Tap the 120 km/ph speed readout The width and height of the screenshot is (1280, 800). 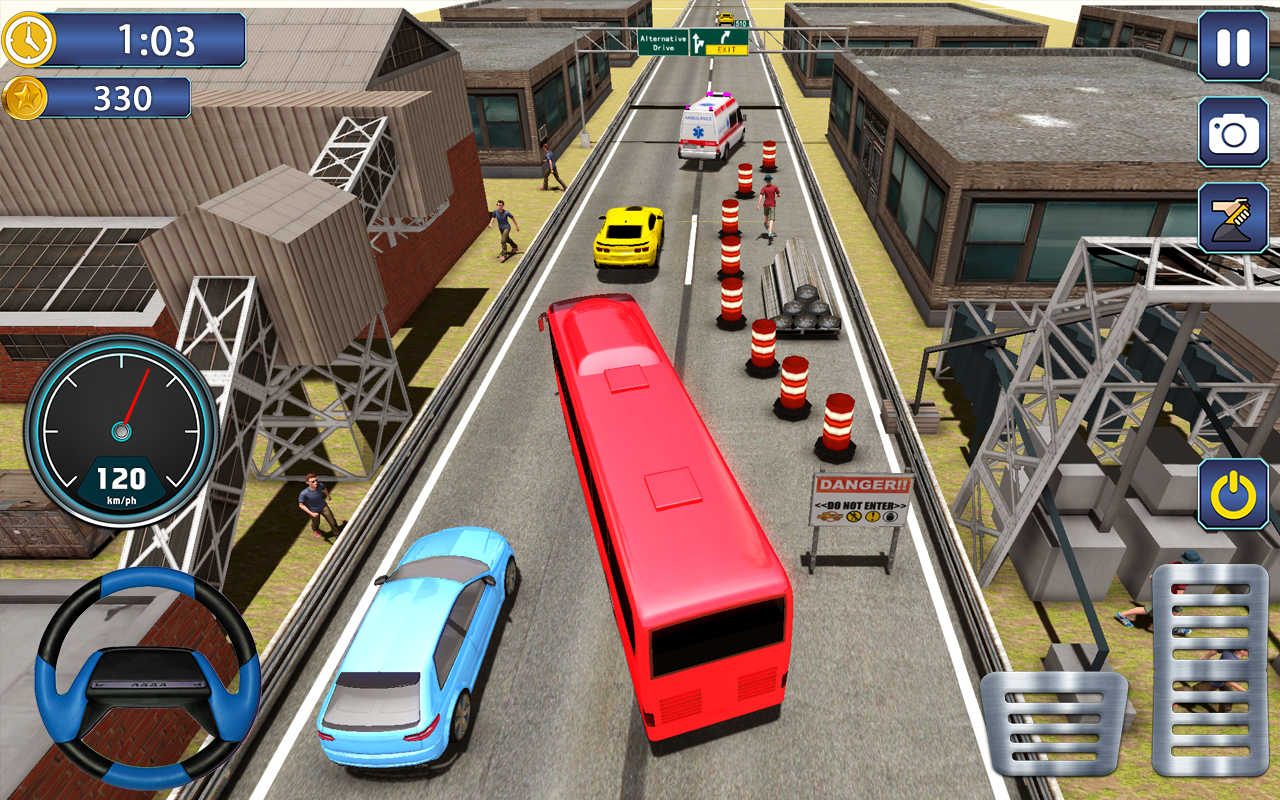click(122, 477)
